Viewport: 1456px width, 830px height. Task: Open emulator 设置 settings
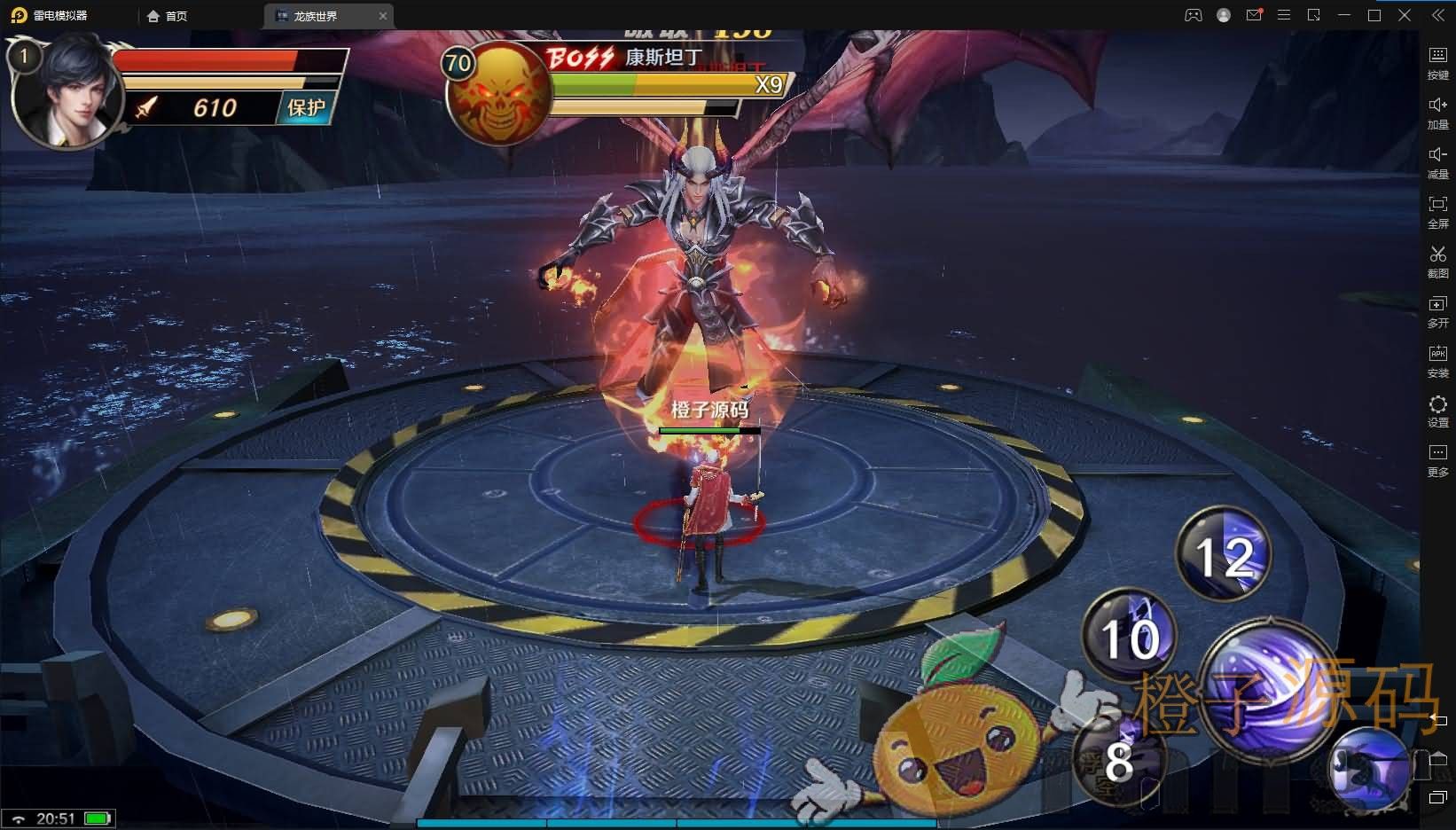(1437, 410)
